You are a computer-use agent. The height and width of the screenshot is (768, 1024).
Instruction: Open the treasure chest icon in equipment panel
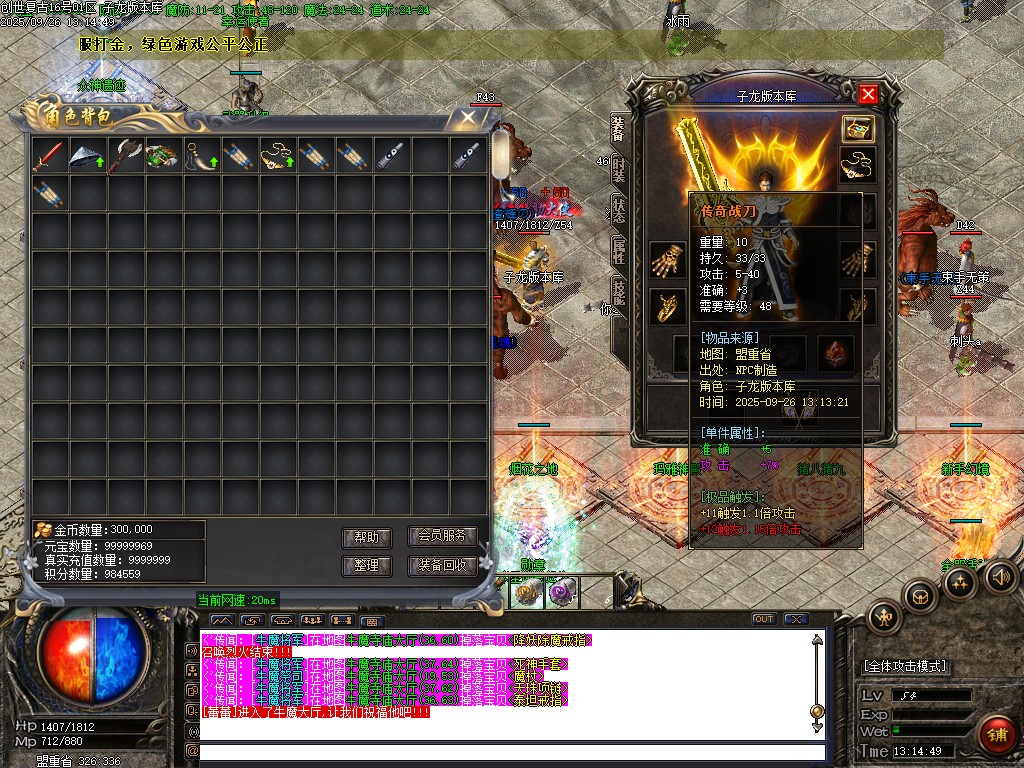857,129
